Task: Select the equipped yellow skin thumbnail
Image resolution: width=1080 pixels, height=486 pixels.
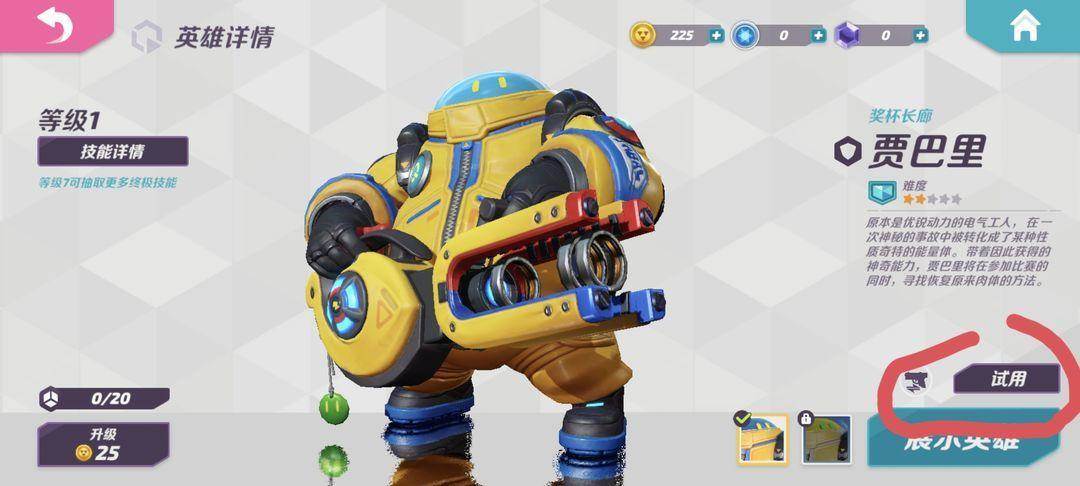Action: coord(763,440)
